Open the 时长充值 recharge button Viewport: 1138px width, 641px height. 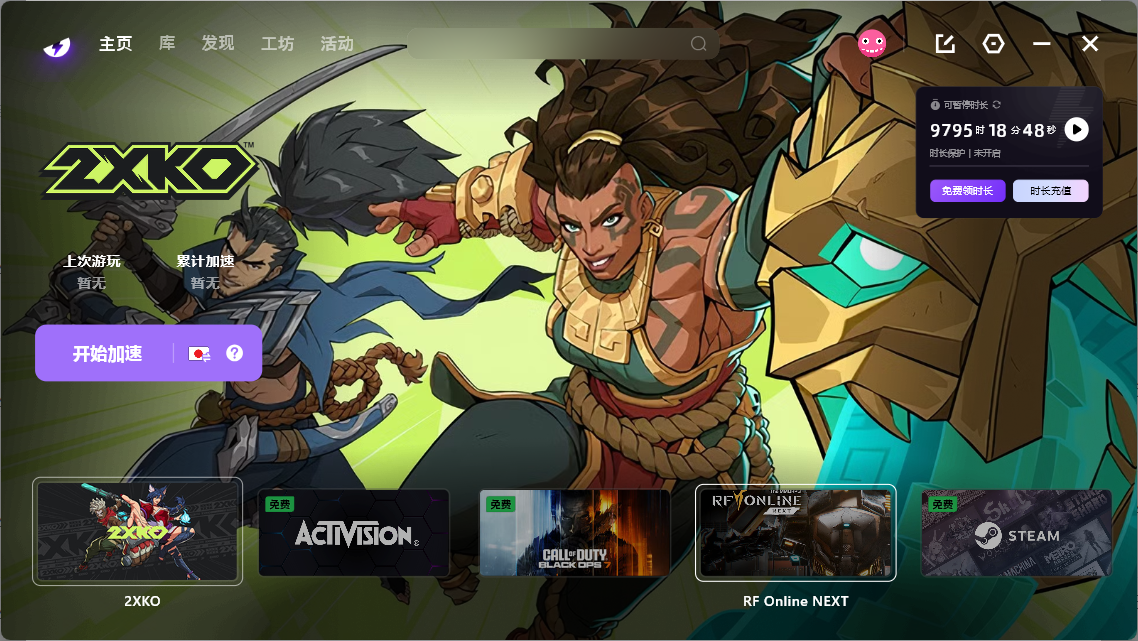point(1050,191)
